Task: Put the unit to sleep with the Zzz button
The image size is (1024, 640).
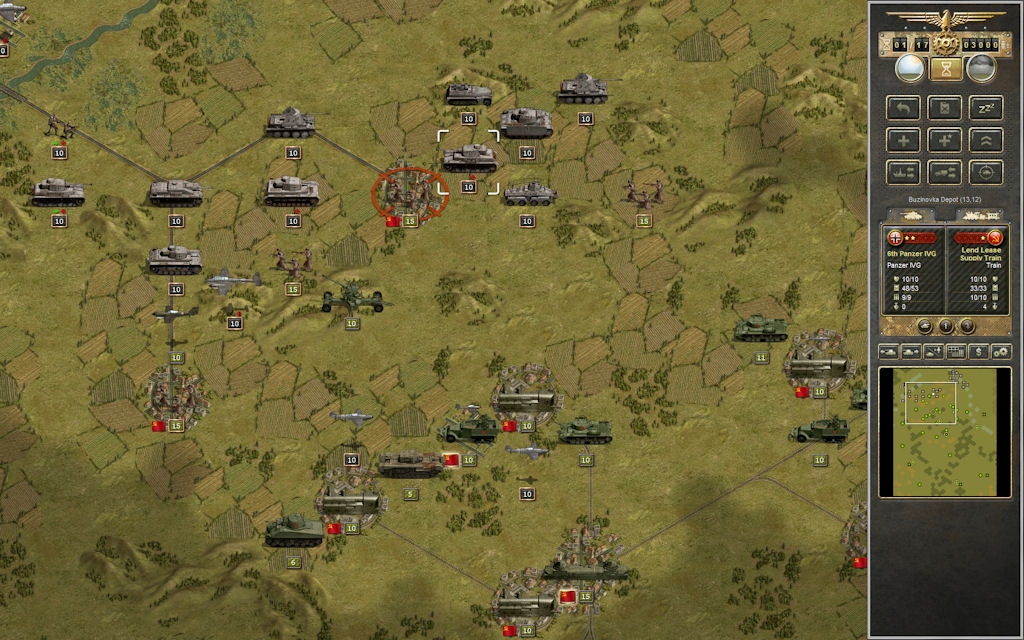Action: tap(987, 107)
